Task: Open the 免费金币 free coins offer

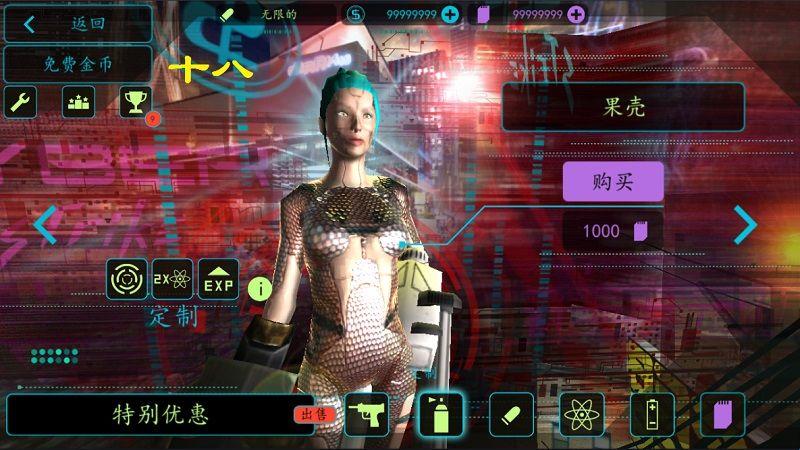Action: point(78,64)
